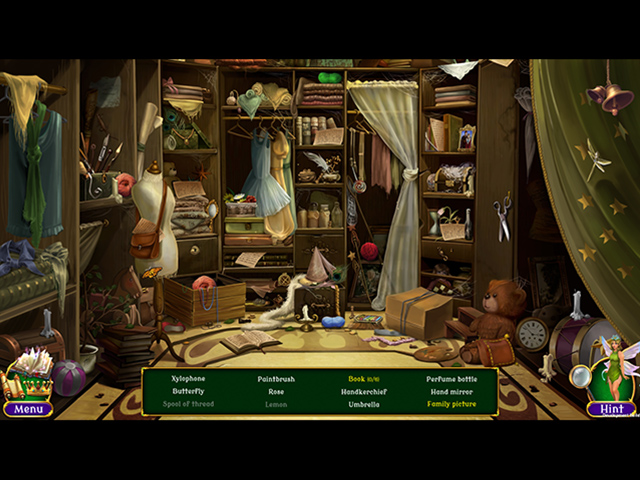Choose Family picture in the item list
This screenshot has width=640, height=480.
[x=451, y=405]
